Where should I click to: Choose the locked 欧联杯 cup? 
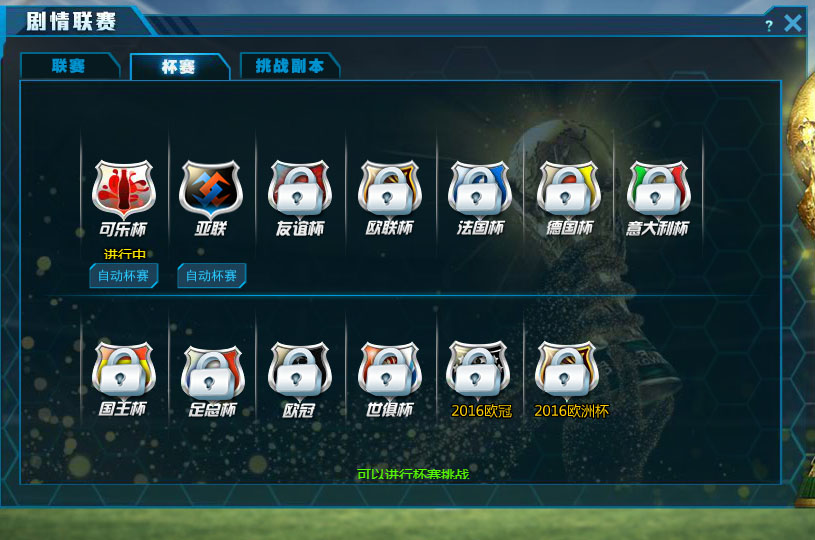(389, 188)
